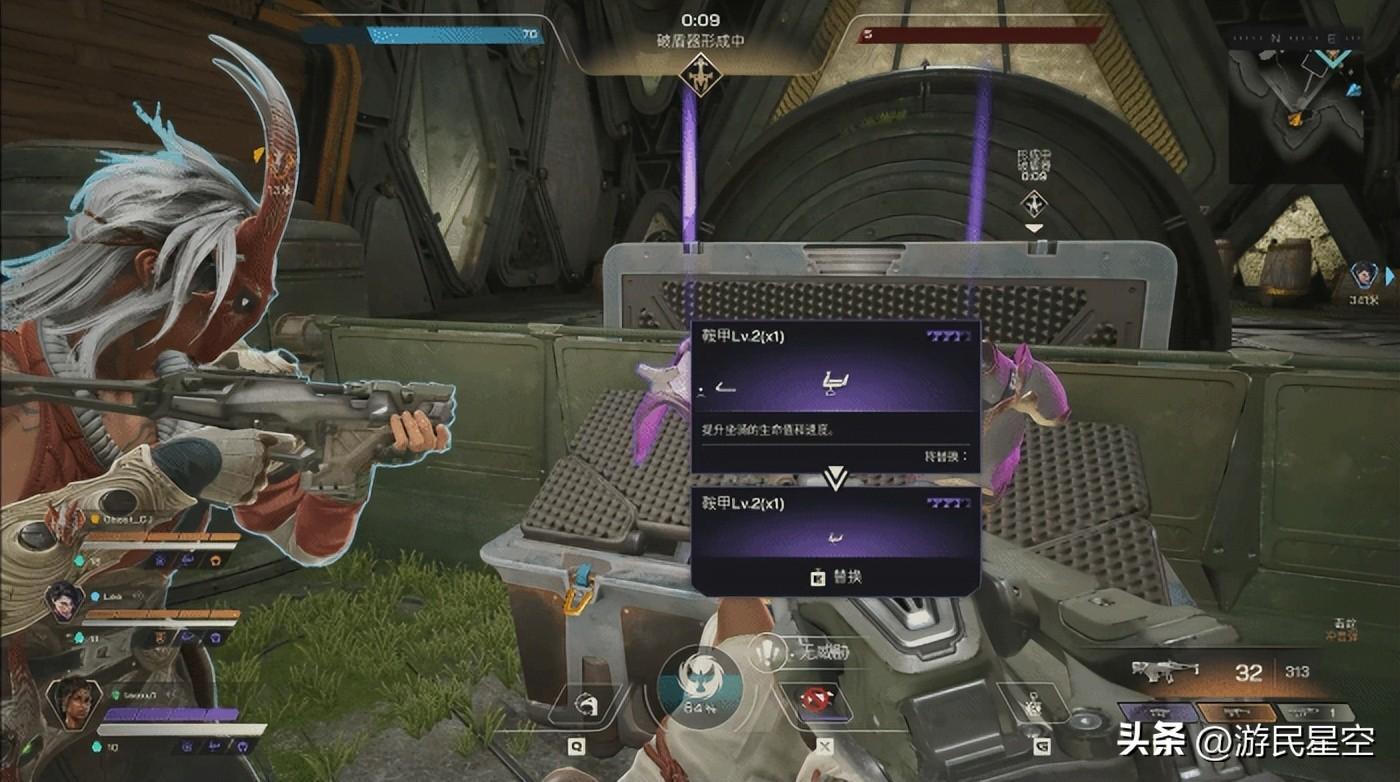
Task: Click the Ghost teammate's horned portrait
Action: click(63, 522)
